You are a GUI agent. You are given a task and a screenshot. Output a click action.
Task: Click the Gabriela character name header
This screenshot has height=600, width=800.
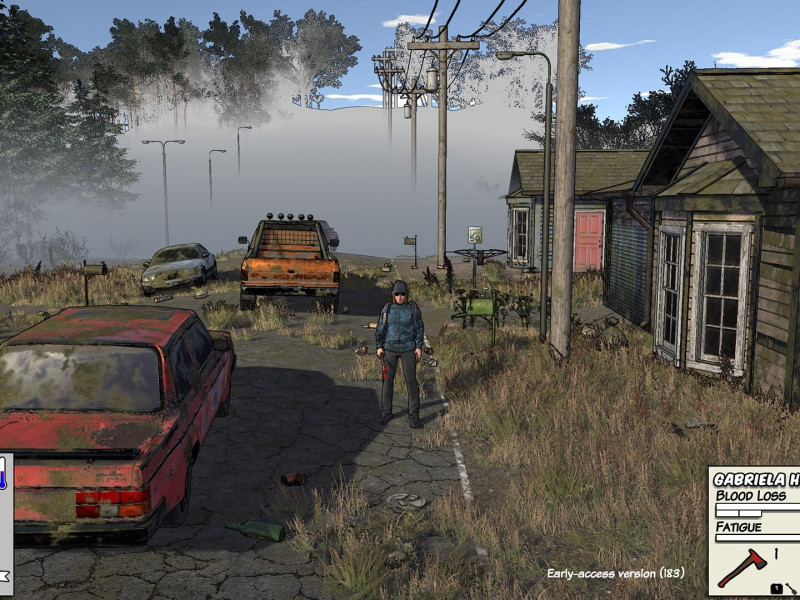(x=757, y=479)
